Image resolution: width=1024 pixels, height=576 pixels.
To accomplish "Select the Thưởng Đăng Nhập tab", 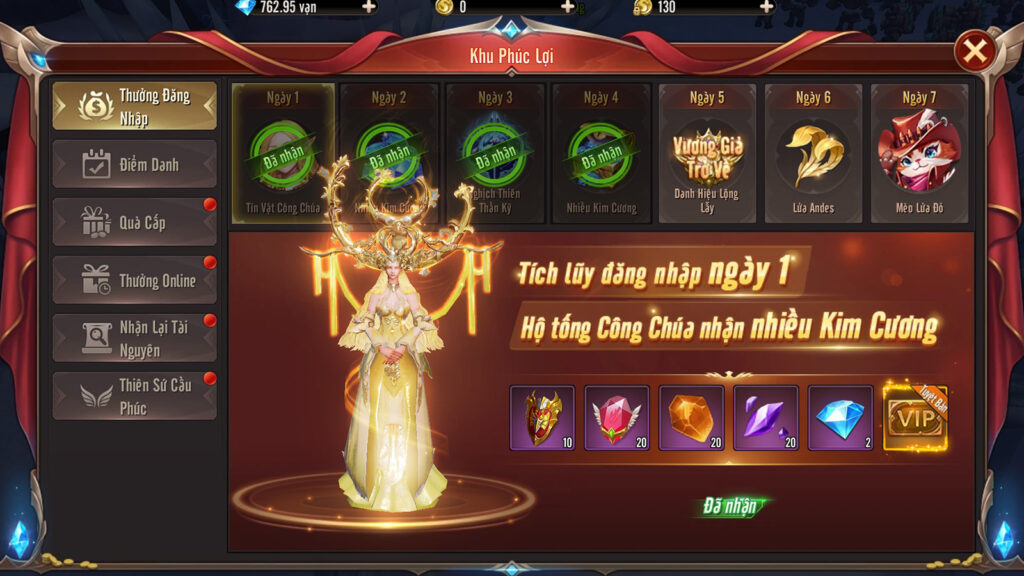I will (134, 107).
